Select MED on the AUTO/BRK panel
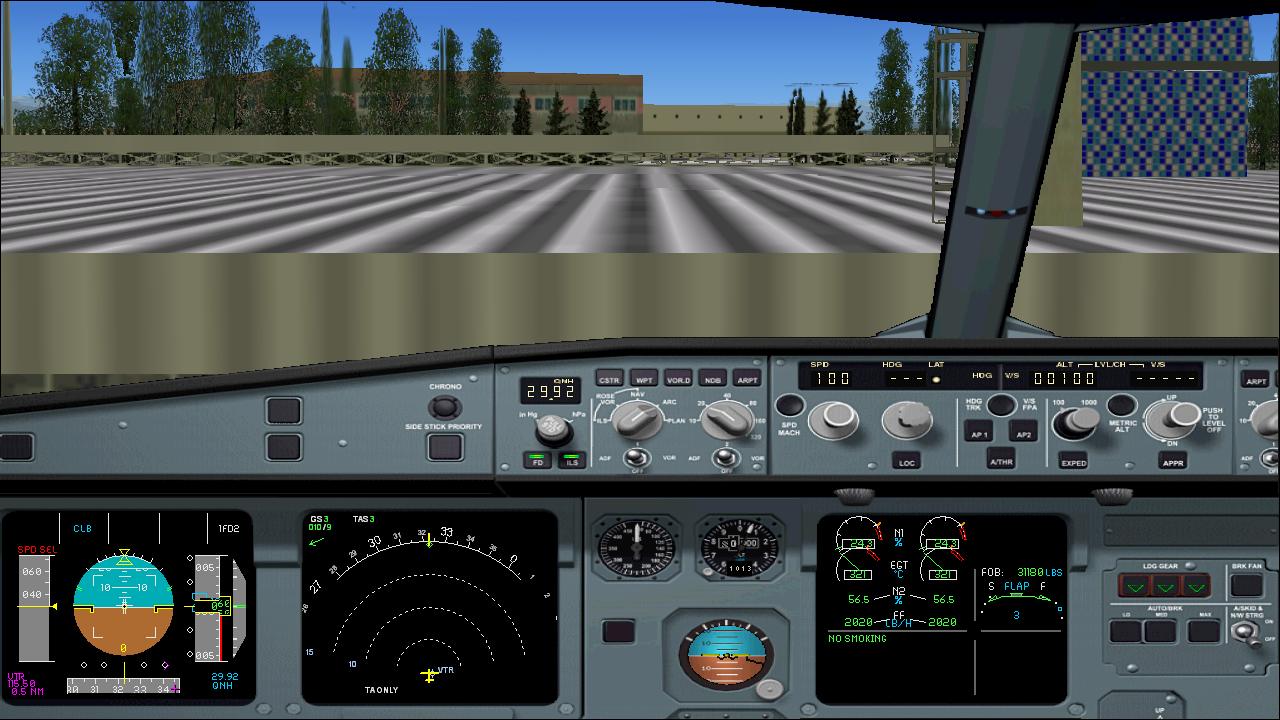Image resolution: width=1280 pixels, height=720 pixels. tap(1160, 631)
